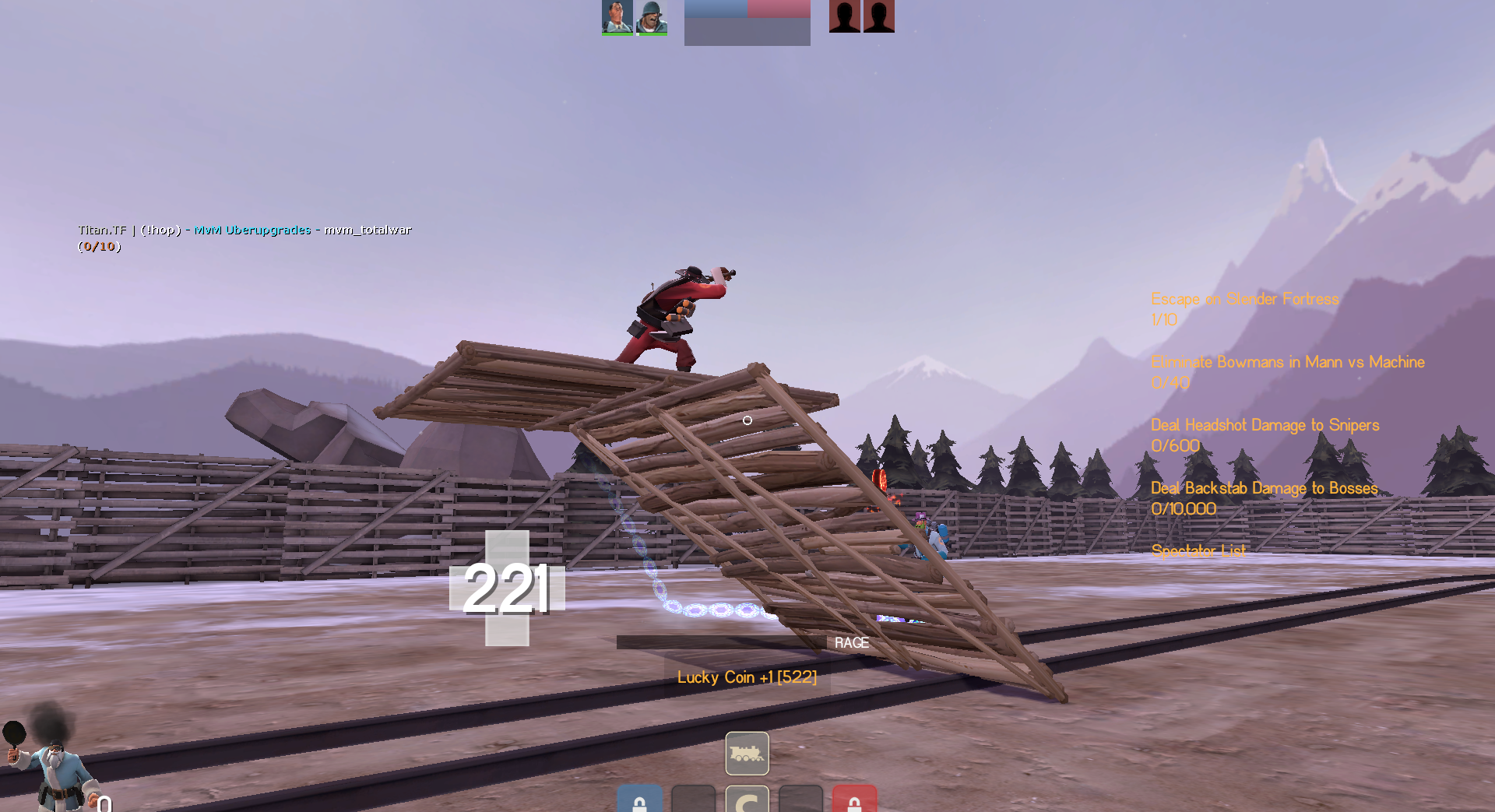Click the red locked control point icon

pyautogui.click(x=854, y=800)
